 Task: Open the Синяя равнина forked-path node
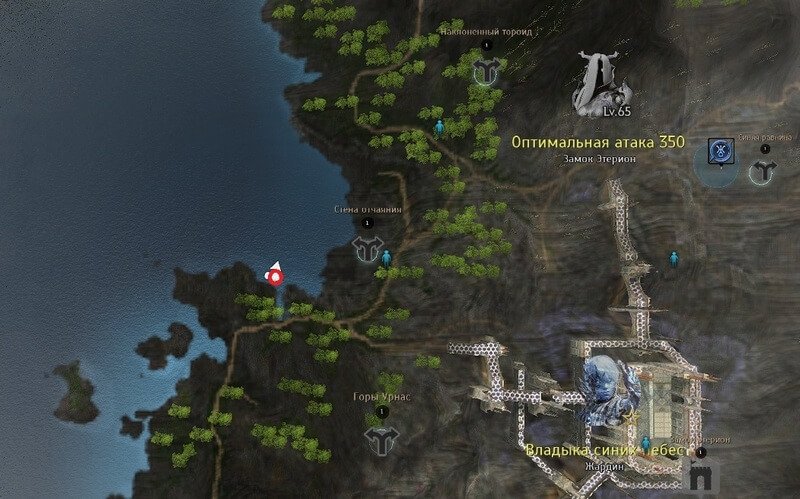[x=763, y=171]
